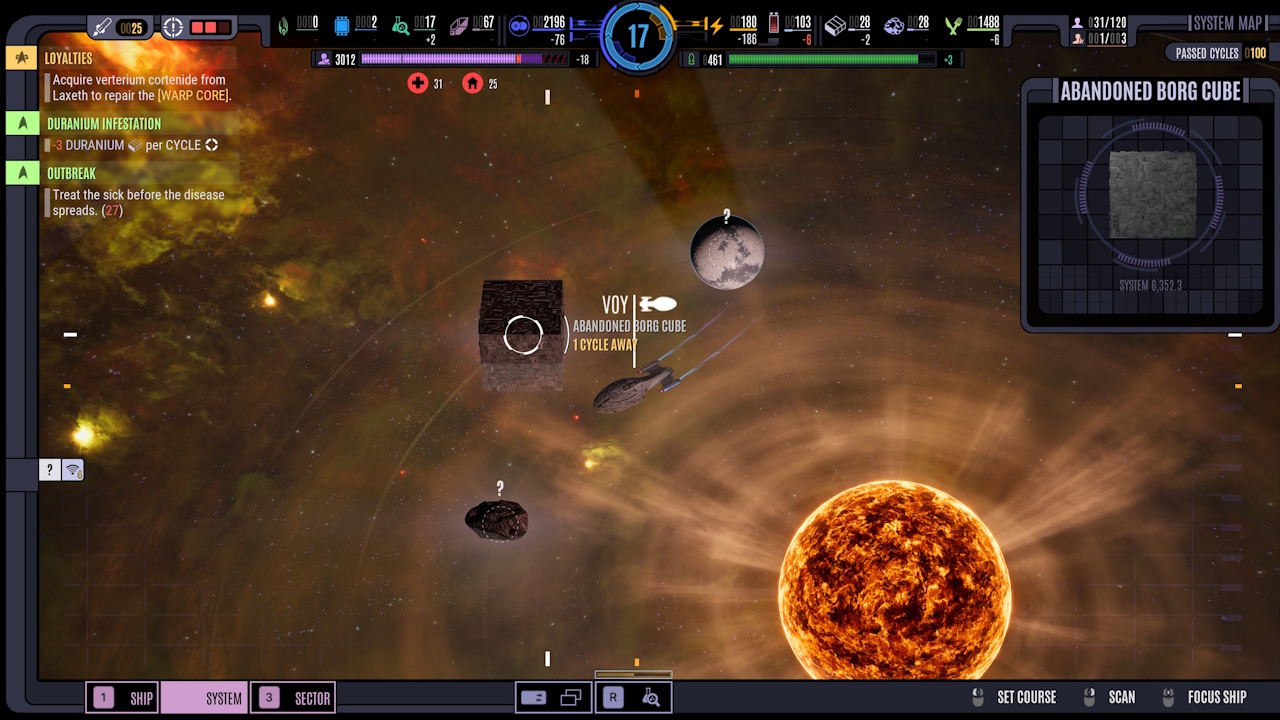This screenshot has height=720, width=1280.
Task: Switch to the Ship view tab
Action: [125, 698]
